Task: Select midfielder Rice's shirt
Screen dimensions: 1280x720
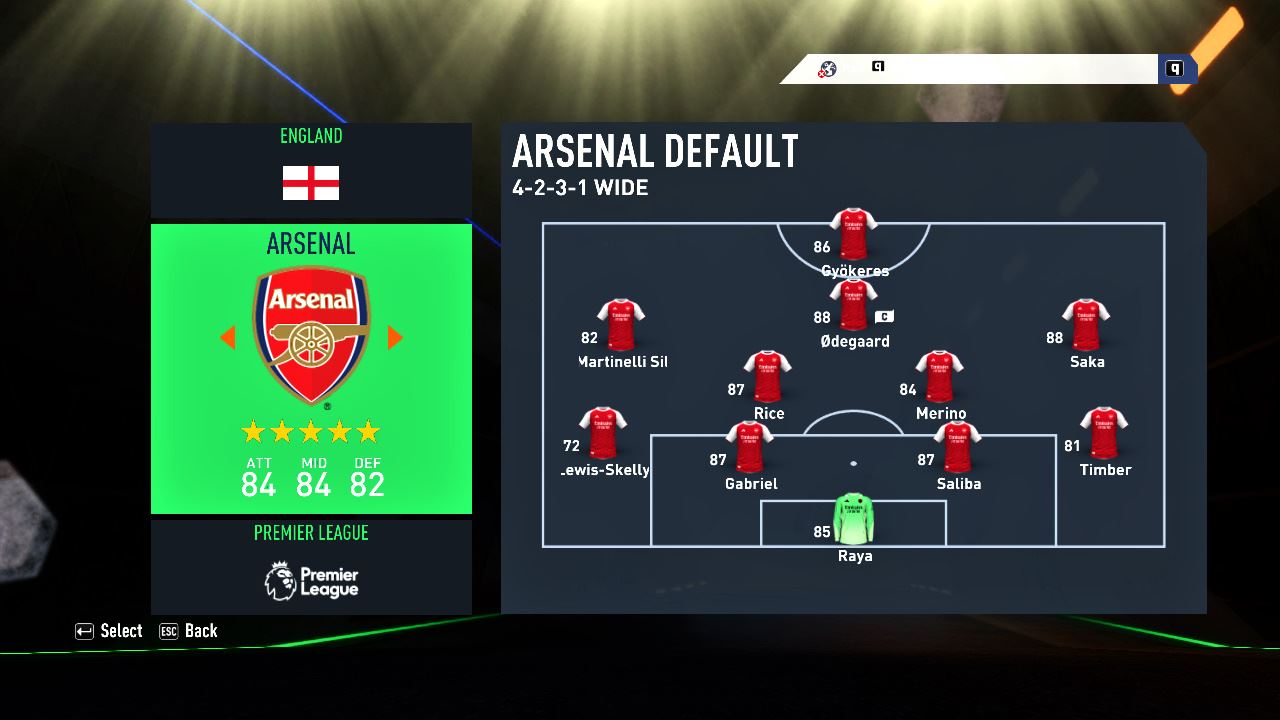Action: (767, 378)
